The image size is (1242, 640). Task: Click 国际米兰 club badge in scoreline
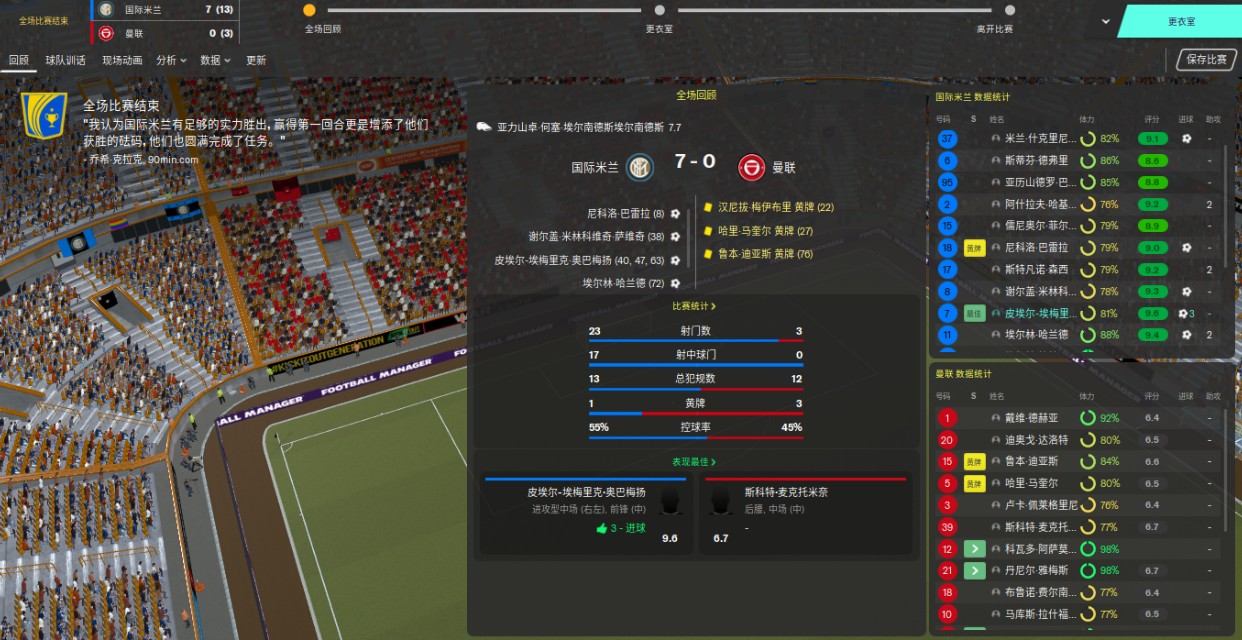[640, 167]
